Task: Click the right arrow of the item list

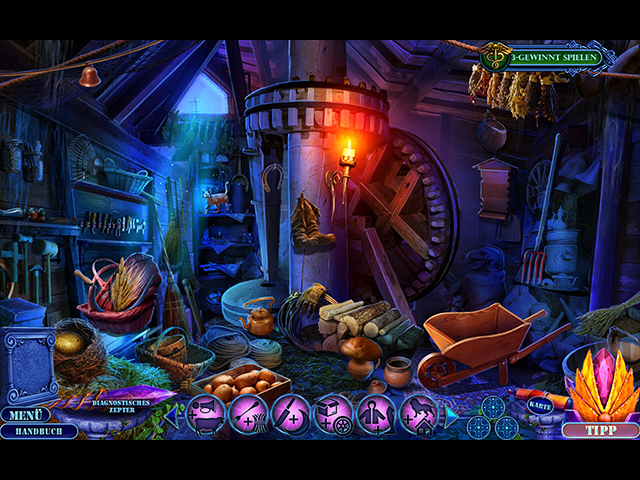Action: (452, 414)
